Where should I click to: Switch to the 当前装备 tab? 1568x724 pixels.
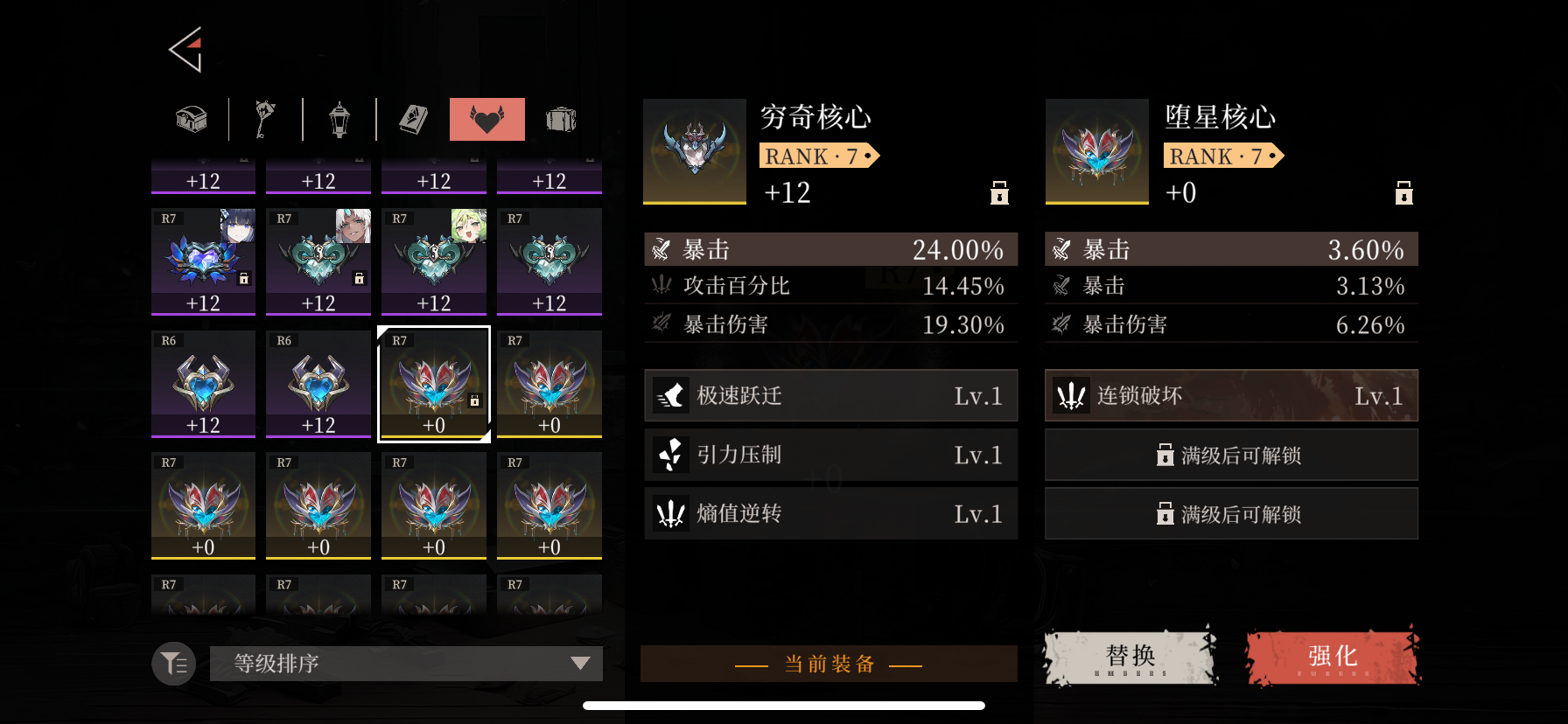pyautogui.click(x=829, y=663)
